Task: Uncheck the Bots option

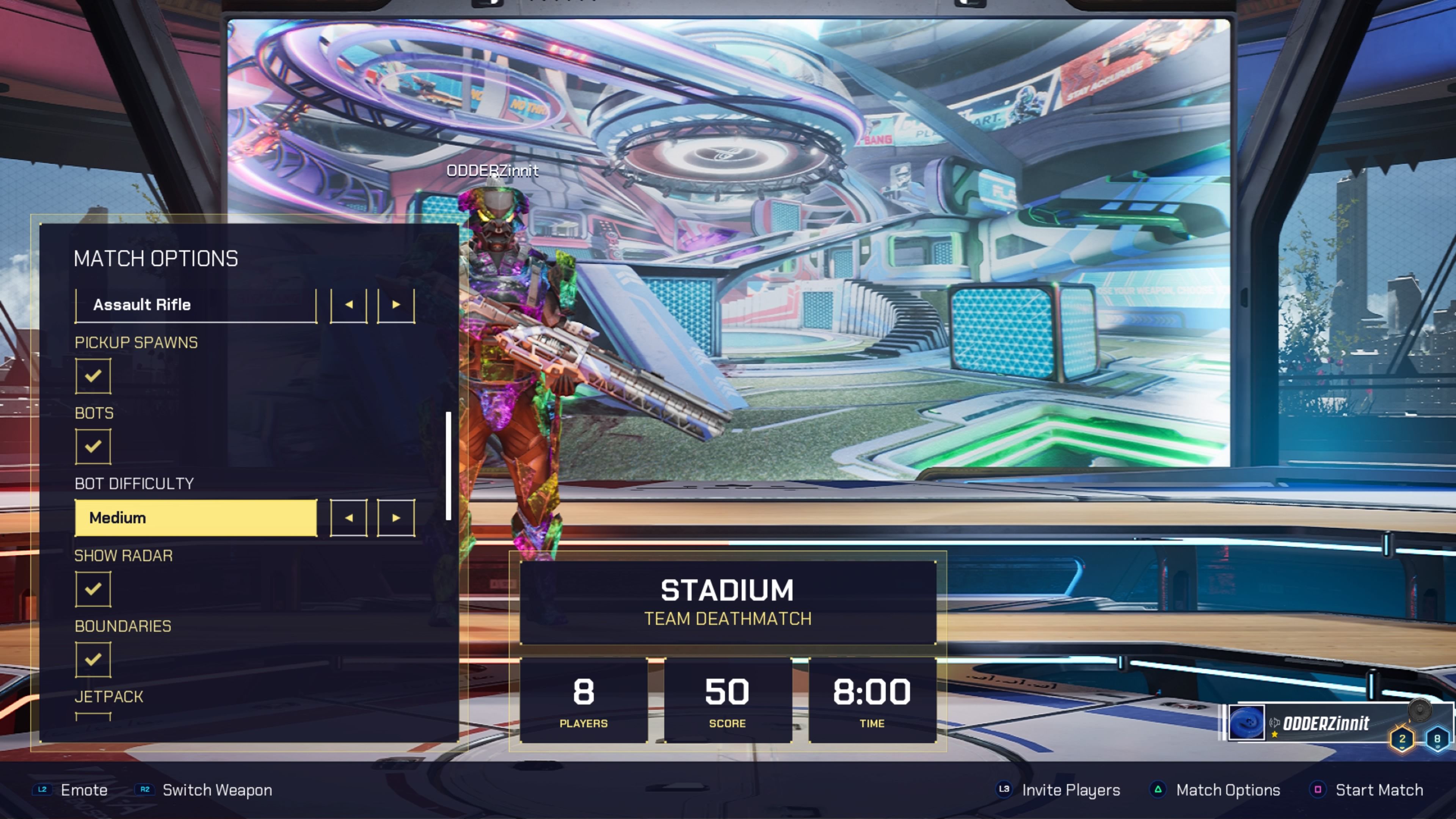Action: click(x=93, y=446)
